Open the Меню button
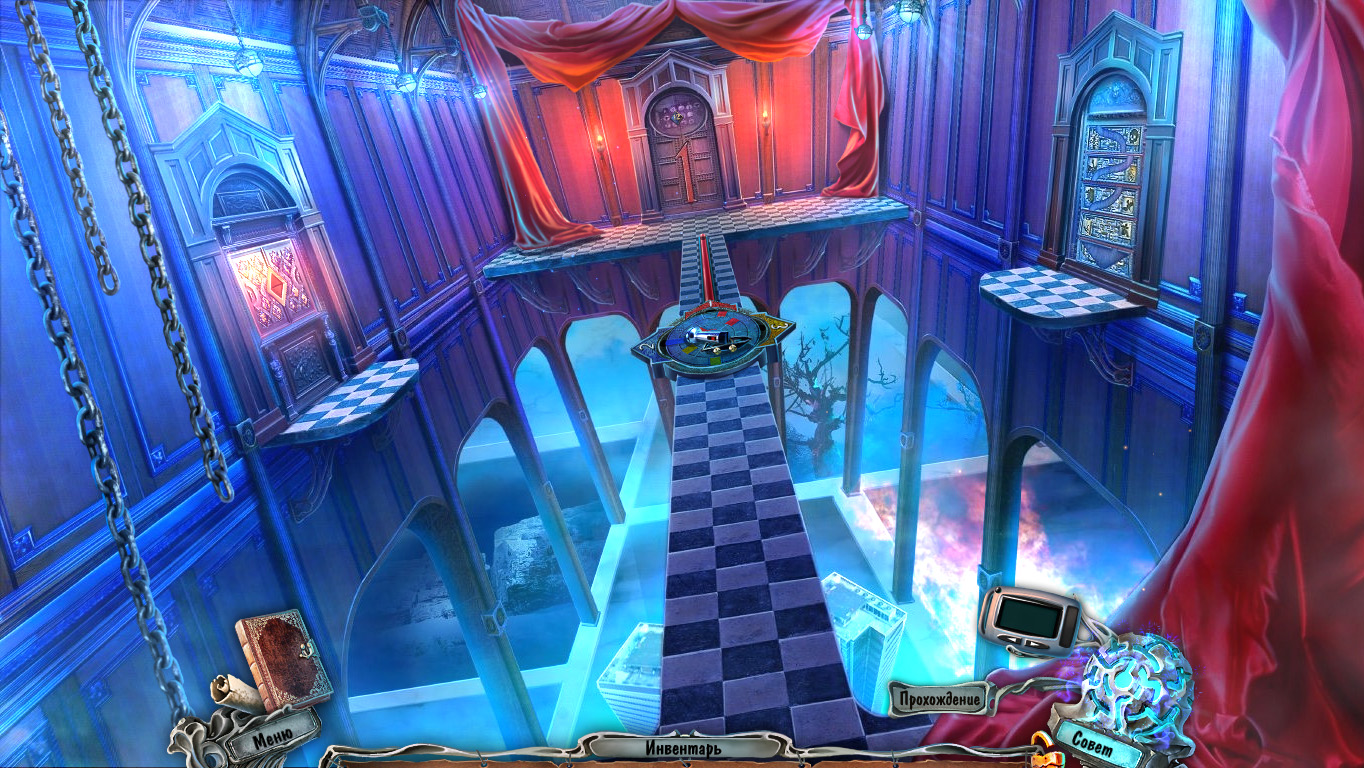Image resolution: width=1364 pixels, height=768 pixels. click(272, 739)
